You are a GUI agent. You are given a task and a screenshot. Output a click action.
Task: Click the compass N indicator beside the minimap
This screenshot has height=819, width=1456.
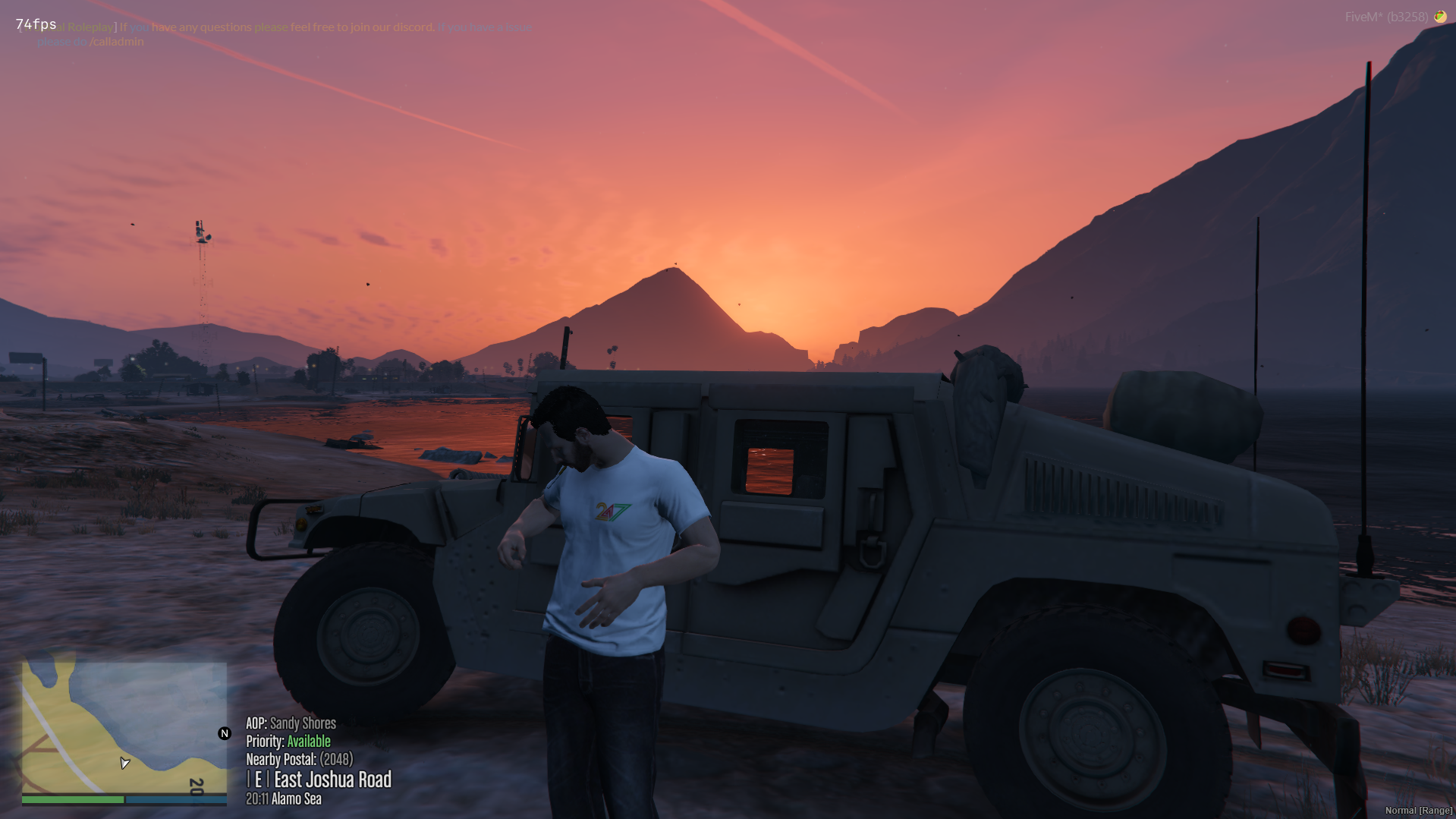[223, 733]
